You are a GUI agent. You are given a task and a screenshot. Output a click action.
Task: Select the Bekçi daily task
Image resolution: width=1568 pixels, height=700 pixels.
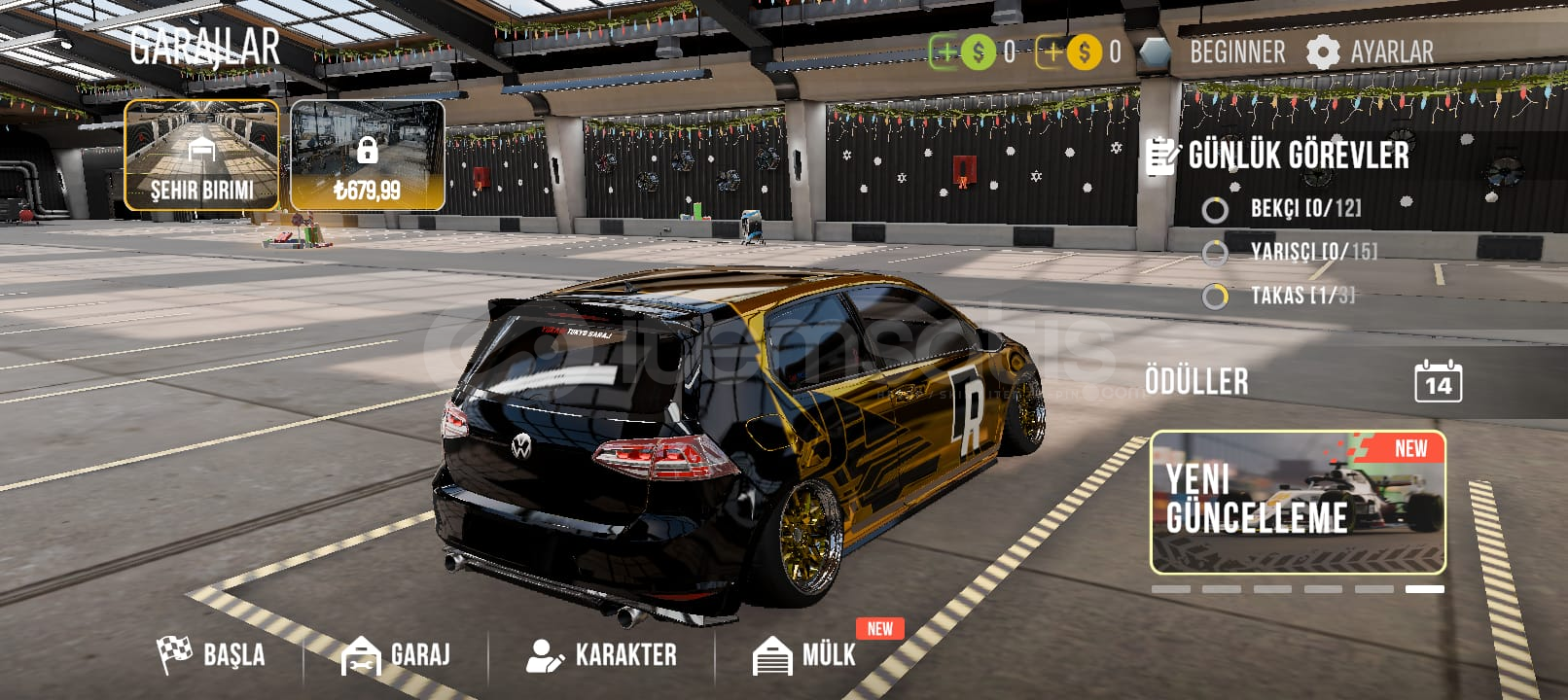[1303, 208]
